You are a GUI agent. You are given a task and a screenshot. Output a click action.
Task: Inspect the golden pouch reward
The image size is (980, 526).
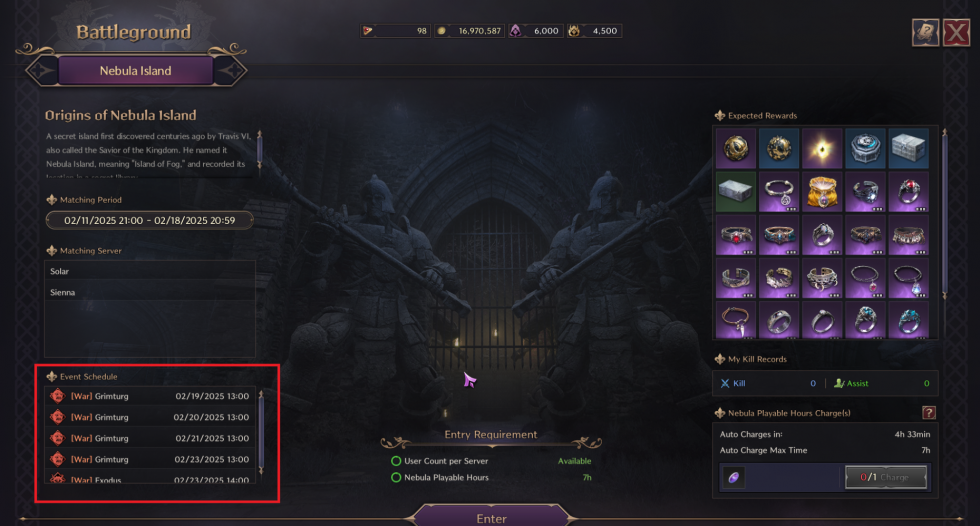(821, 189)
